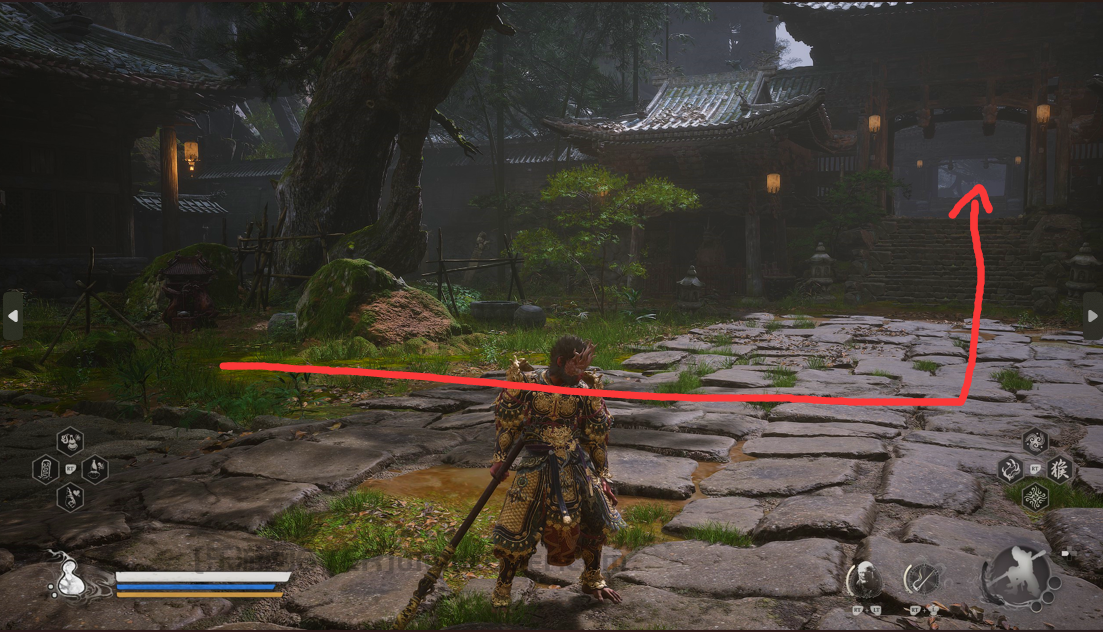Select the tablet-shaped item in left wheel
Viewport: 1103px width, 632px height.
click(x=46, y=468)
